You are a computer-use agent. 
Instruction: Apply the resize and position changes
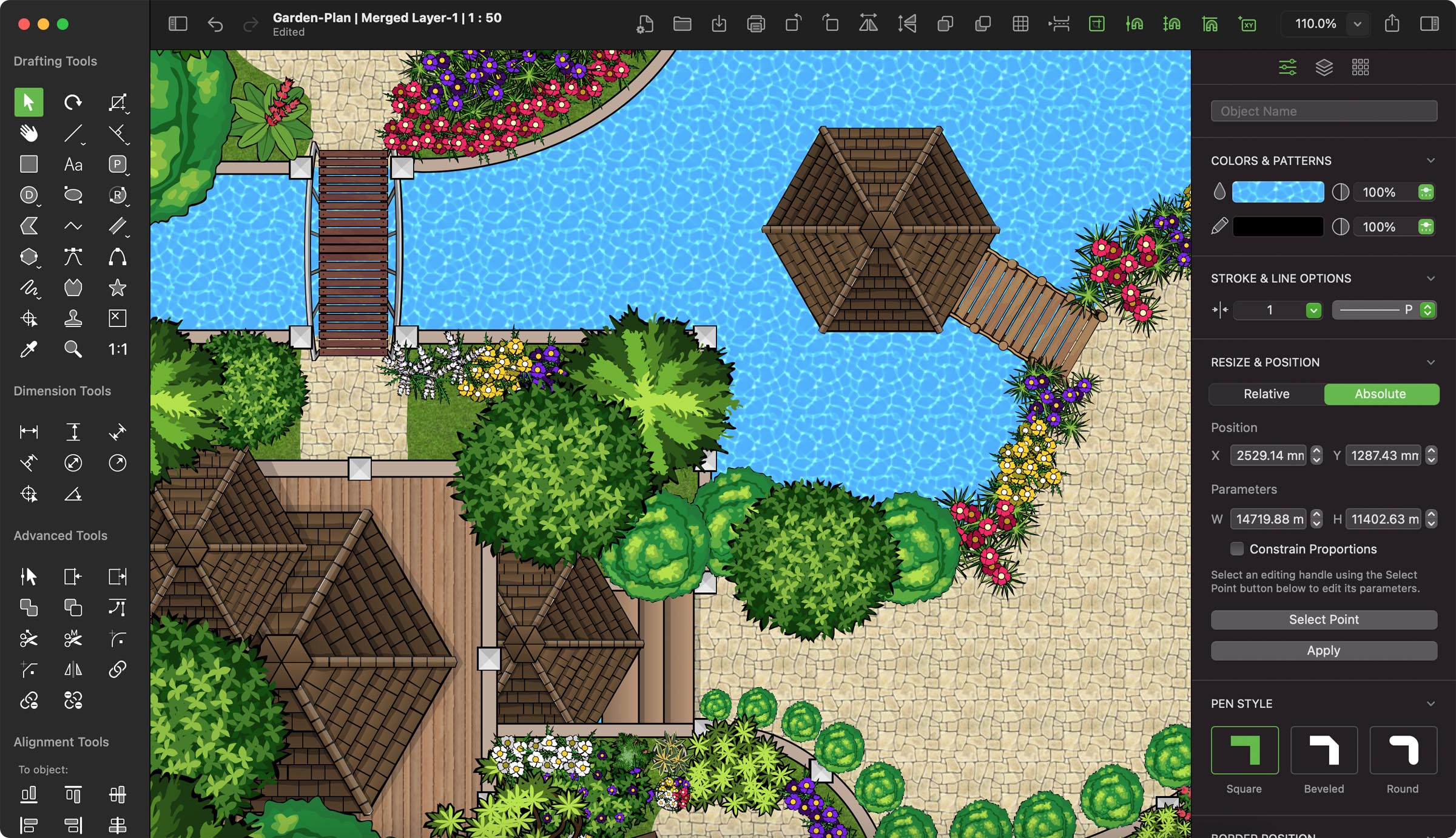tap(1324, 650)
